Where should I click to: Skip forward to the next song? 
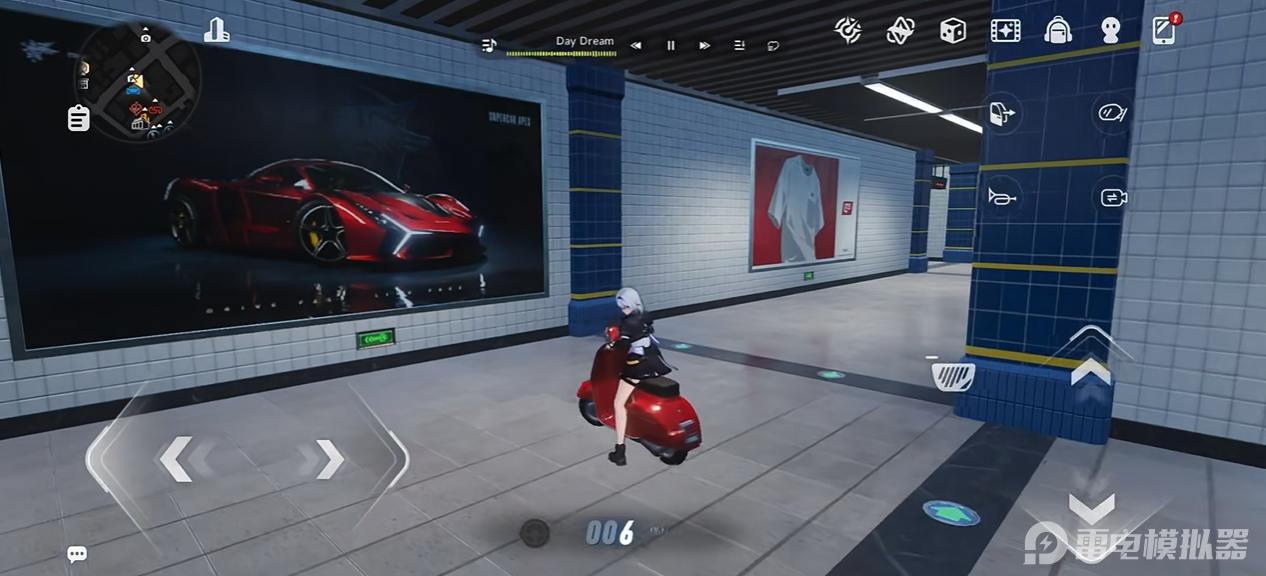[x=705, y=45]
